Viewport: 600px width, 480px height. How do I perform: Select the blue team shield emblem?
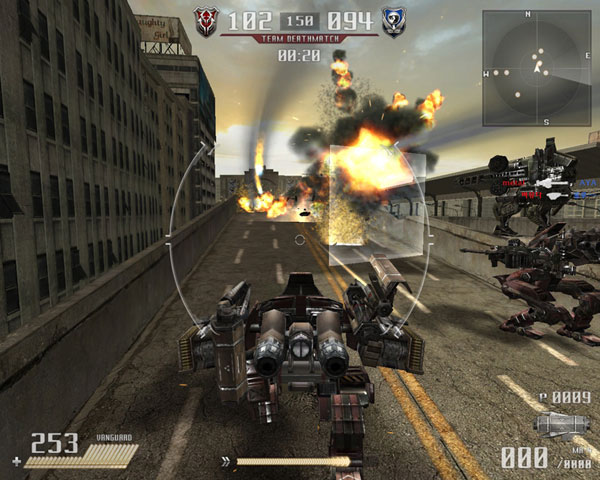[393, 22]
